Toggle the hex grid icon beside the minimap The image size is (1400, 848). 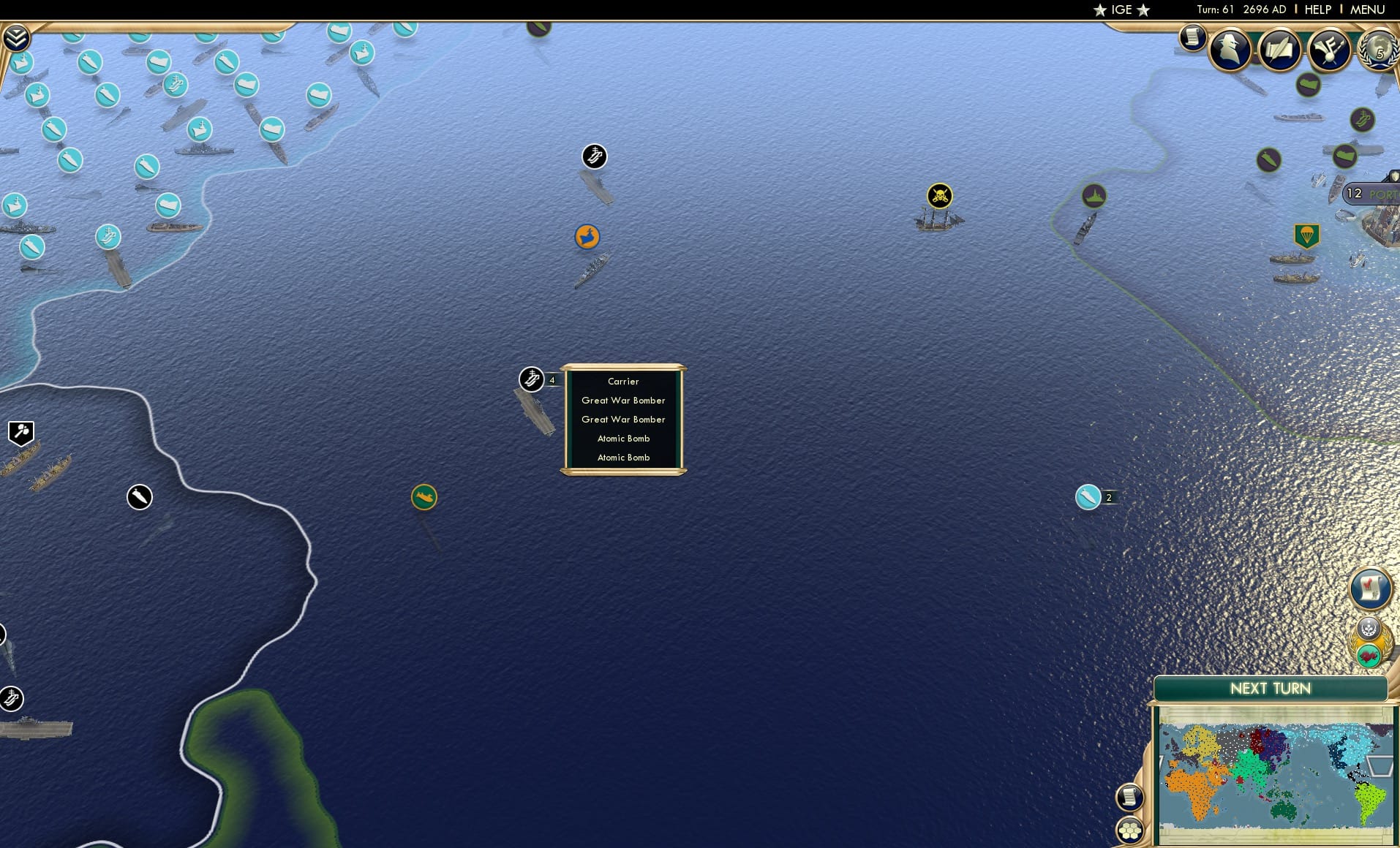(x=1129, y=830)
